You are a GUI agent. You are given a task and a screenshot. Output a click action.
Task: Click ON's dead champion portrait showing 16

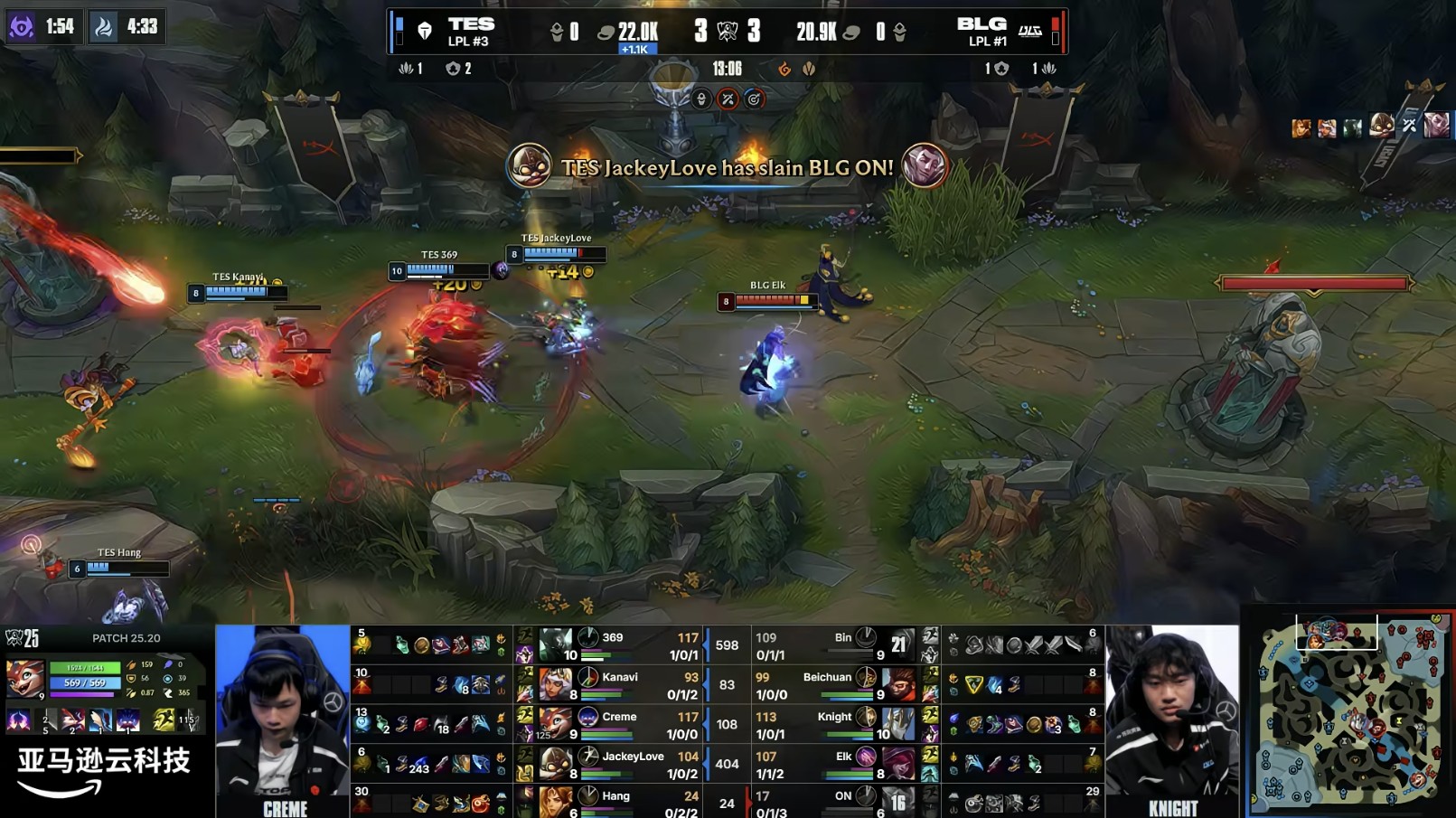coord(898,801)
